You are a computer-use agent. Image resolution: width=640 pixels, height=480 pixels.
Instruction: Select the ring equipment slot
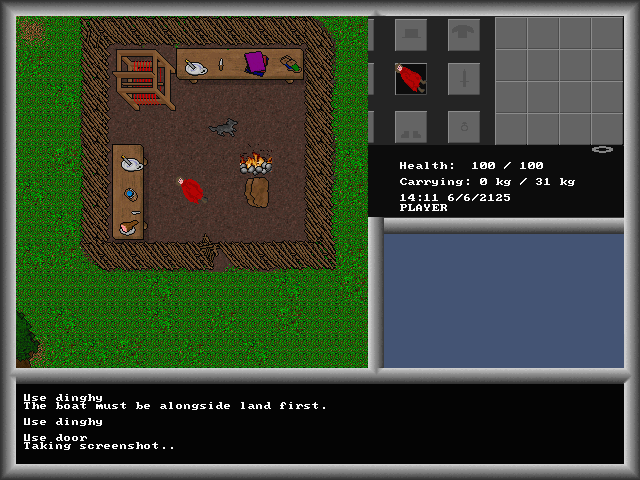coord(463,126)
